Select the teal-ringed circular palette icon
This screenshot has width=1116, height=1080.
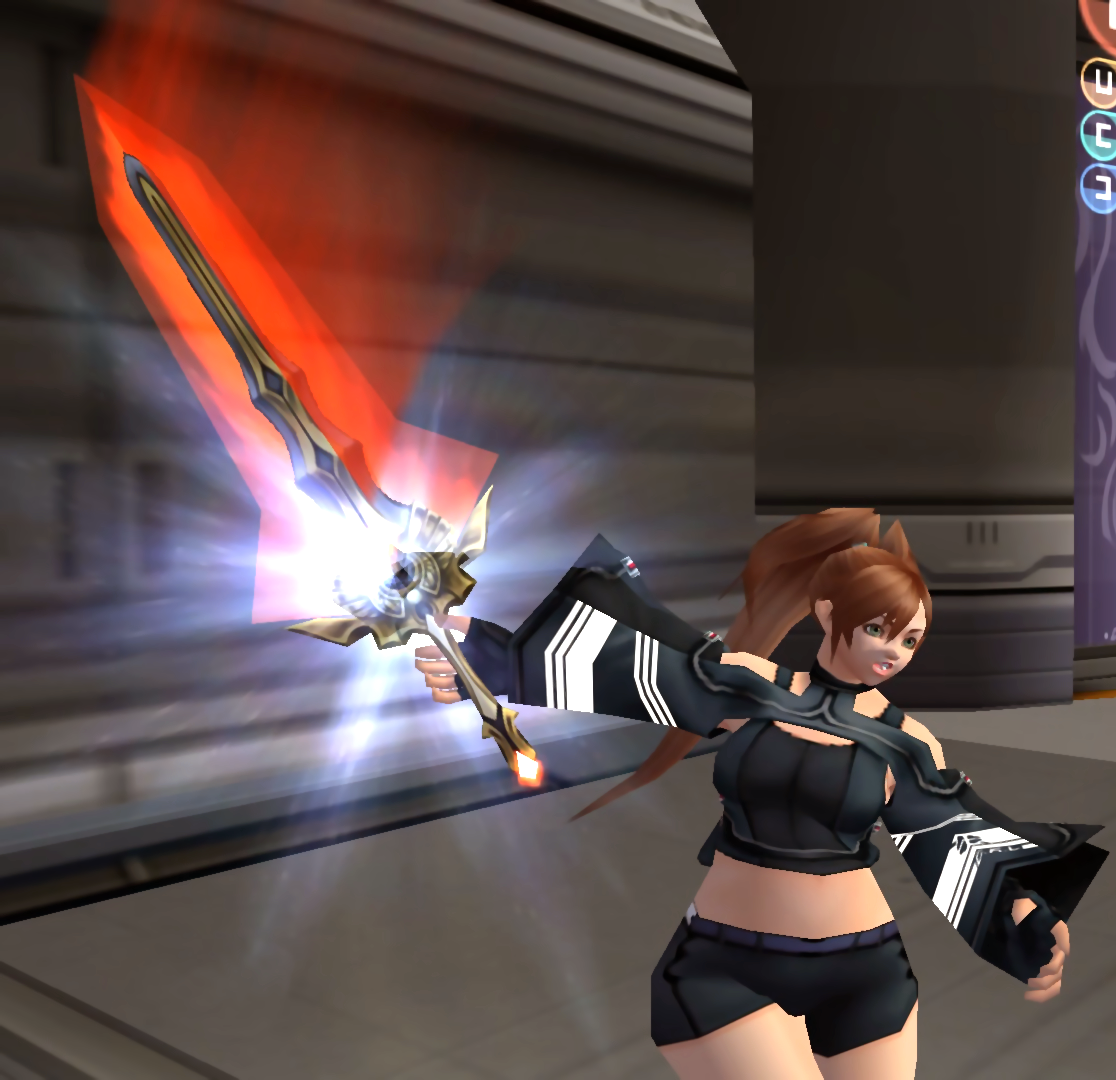1100,134
